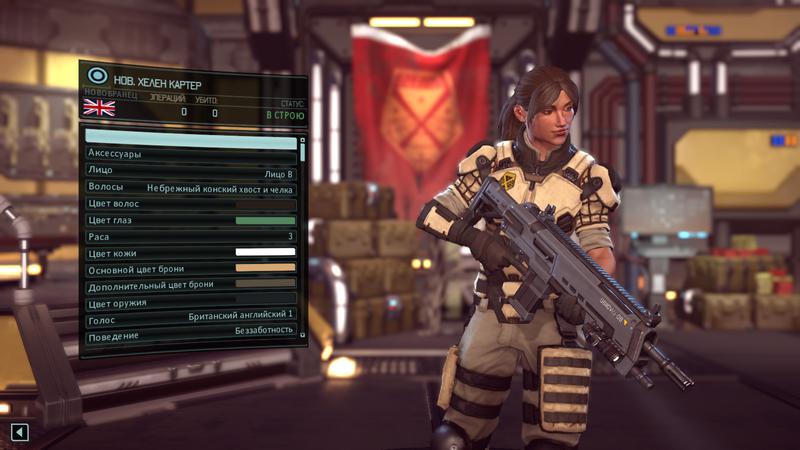Open the Аксессуары (accessories) row
The height and width of the screenshot is (450, 800).
click(x=191, y=154)
